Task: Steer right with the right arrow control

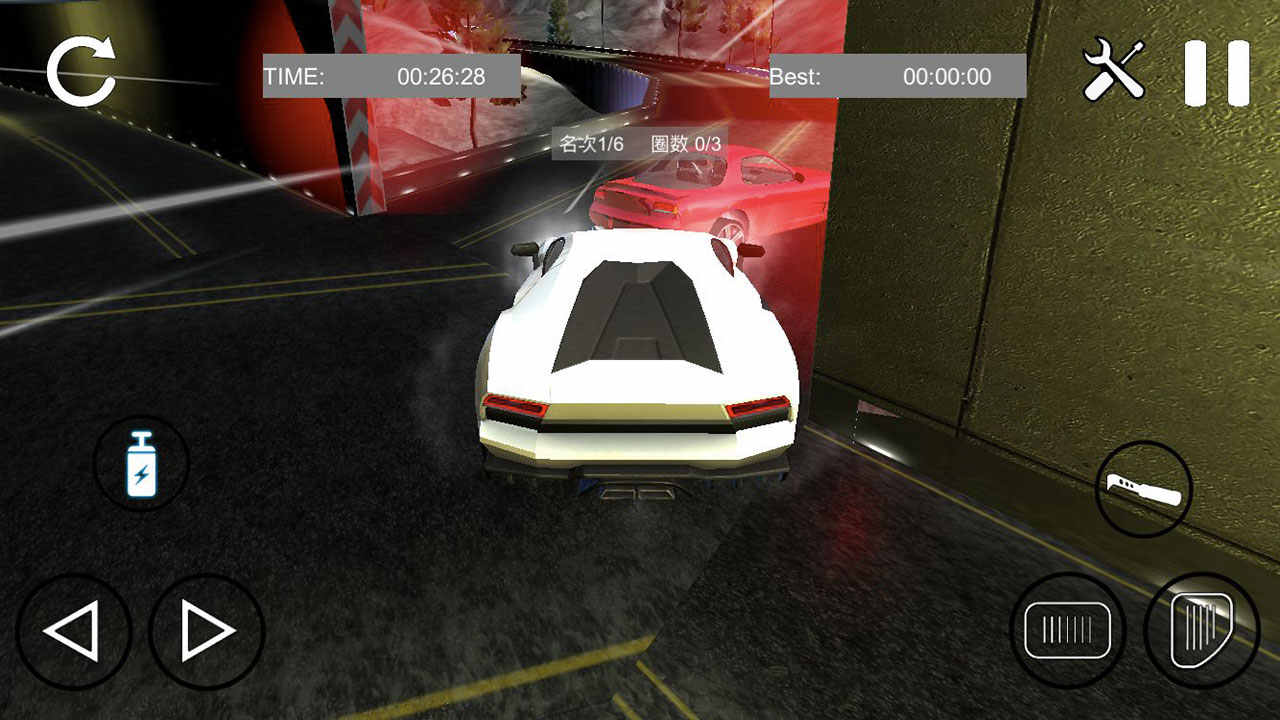Action: [x=198, y=632]
